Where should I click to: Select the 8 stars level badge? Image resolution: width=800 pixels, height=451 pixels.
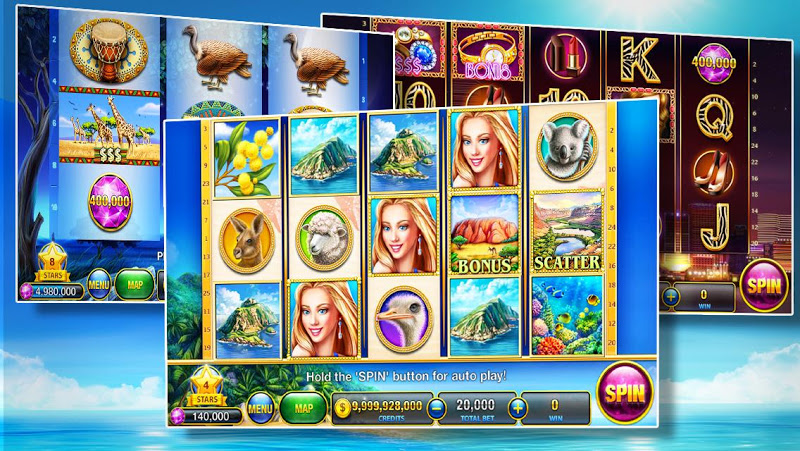coord(53,262)
